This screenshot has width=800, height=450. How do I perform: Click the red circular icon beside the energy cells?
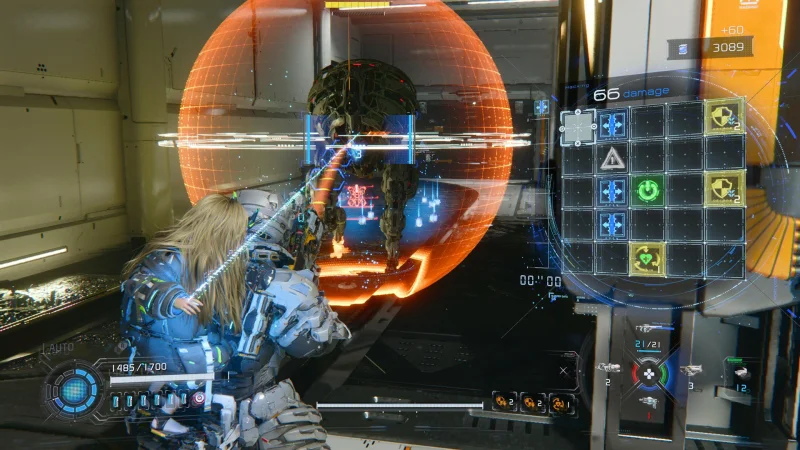[199, 399]
